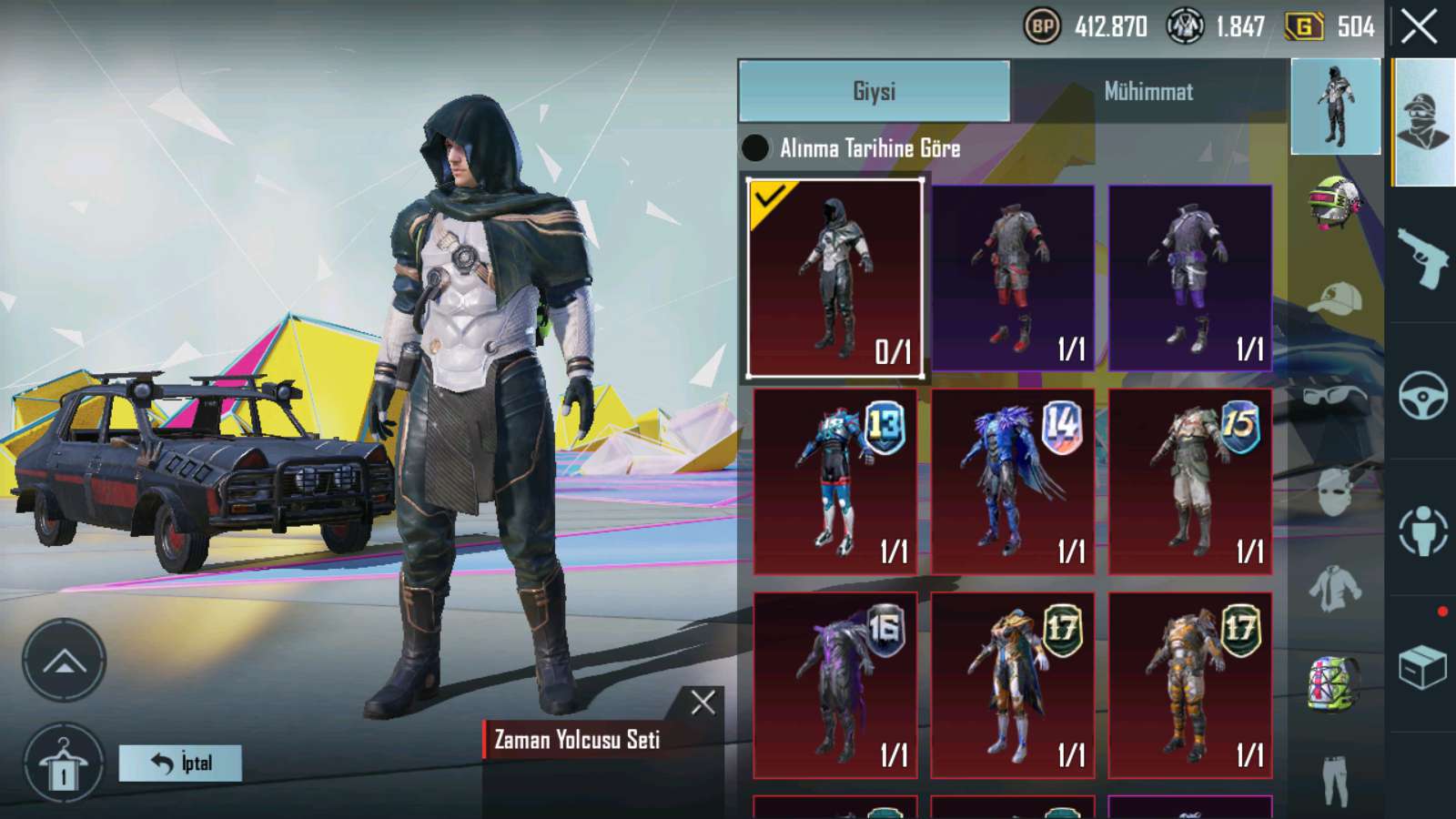Image resolution: width=1456 pixels, height=819 pixels.
Task: Show the backpack skin category
Action: coord(1334,682)
